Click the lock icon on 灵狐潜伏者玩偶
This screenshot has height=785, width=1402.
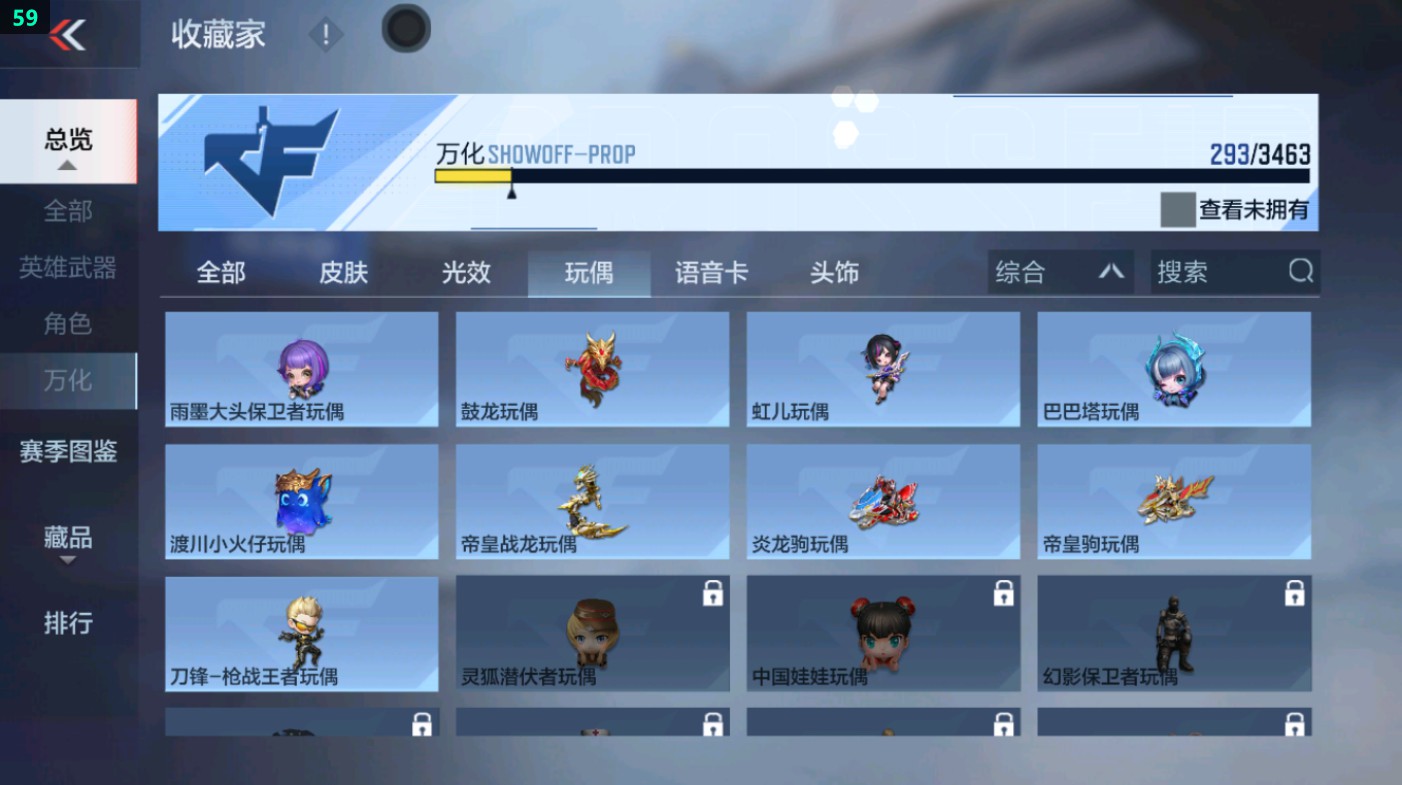711,593
